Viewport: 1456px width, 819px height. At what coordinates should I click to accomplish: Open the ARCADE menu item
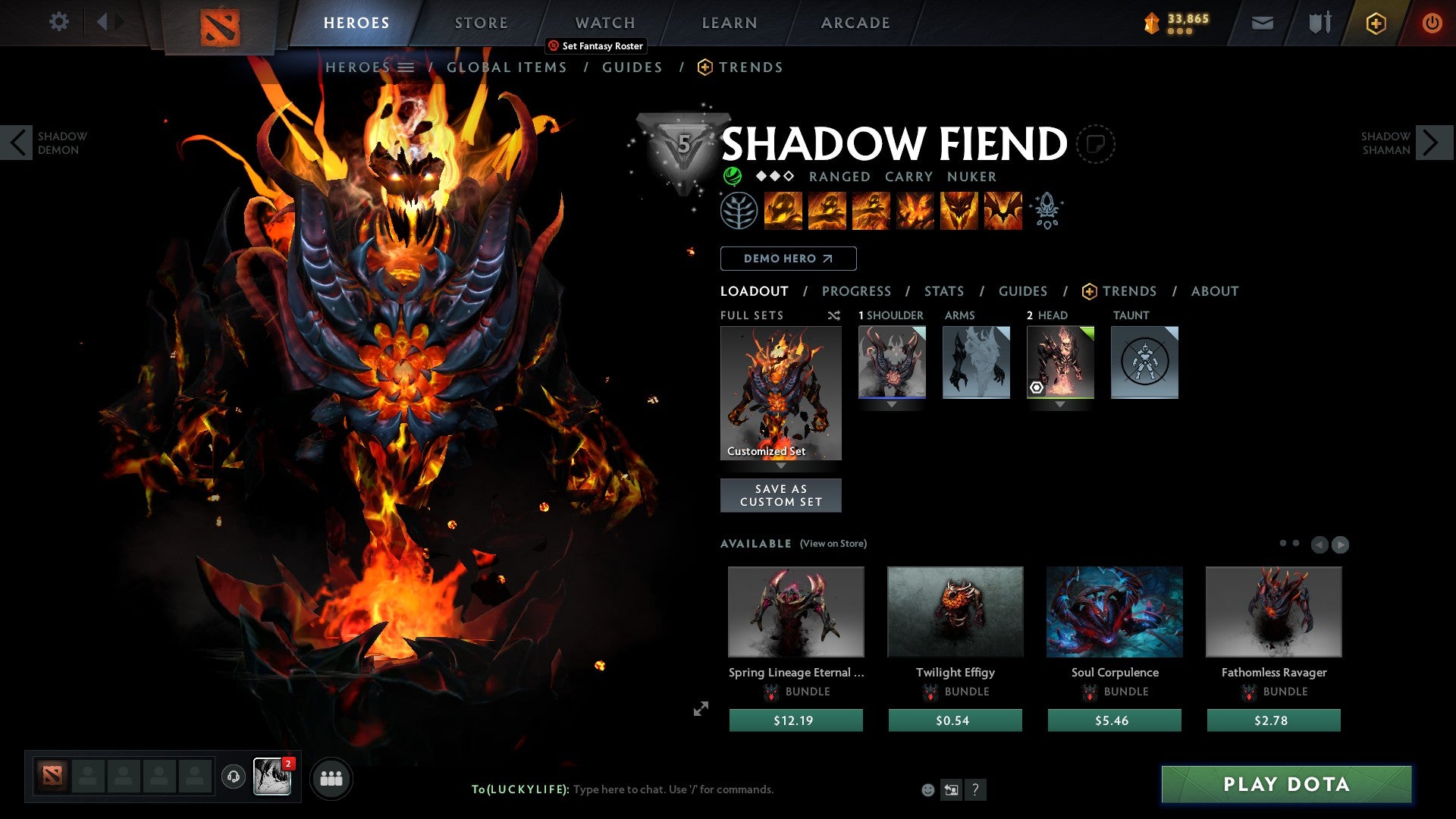(x=855, y=22)
